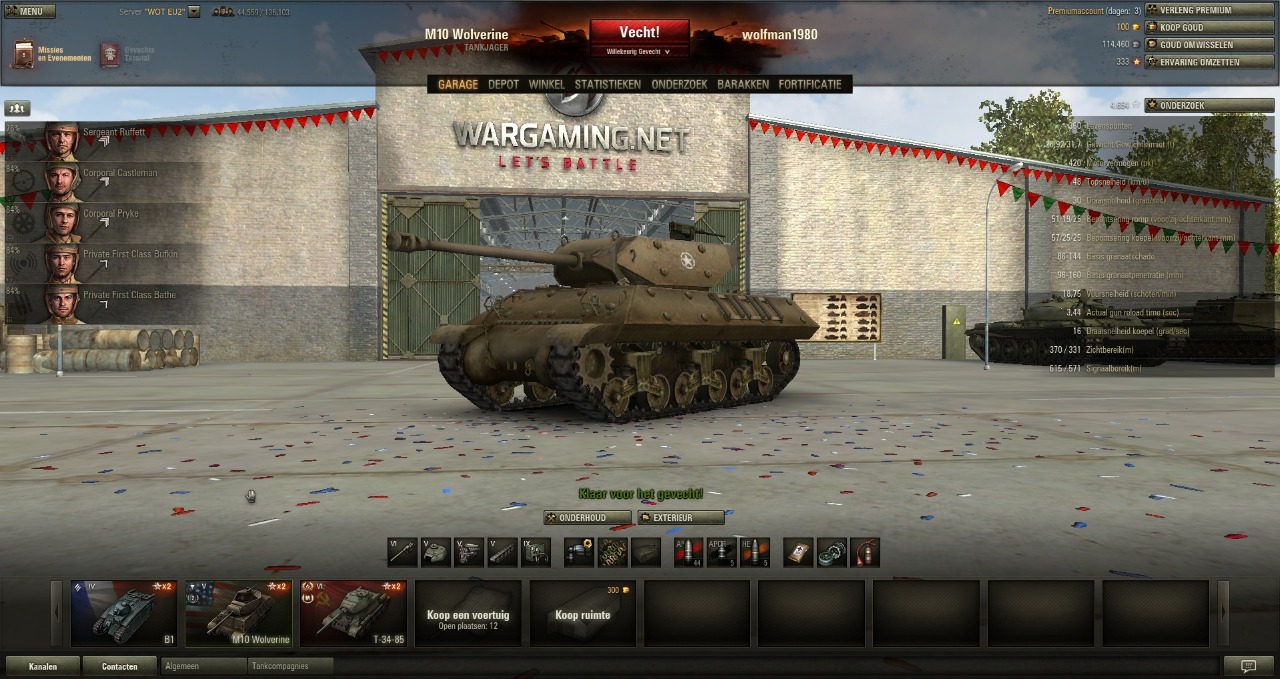Open the FORTIFICATIE tab
1280x679 pixels.
(810, 85)
